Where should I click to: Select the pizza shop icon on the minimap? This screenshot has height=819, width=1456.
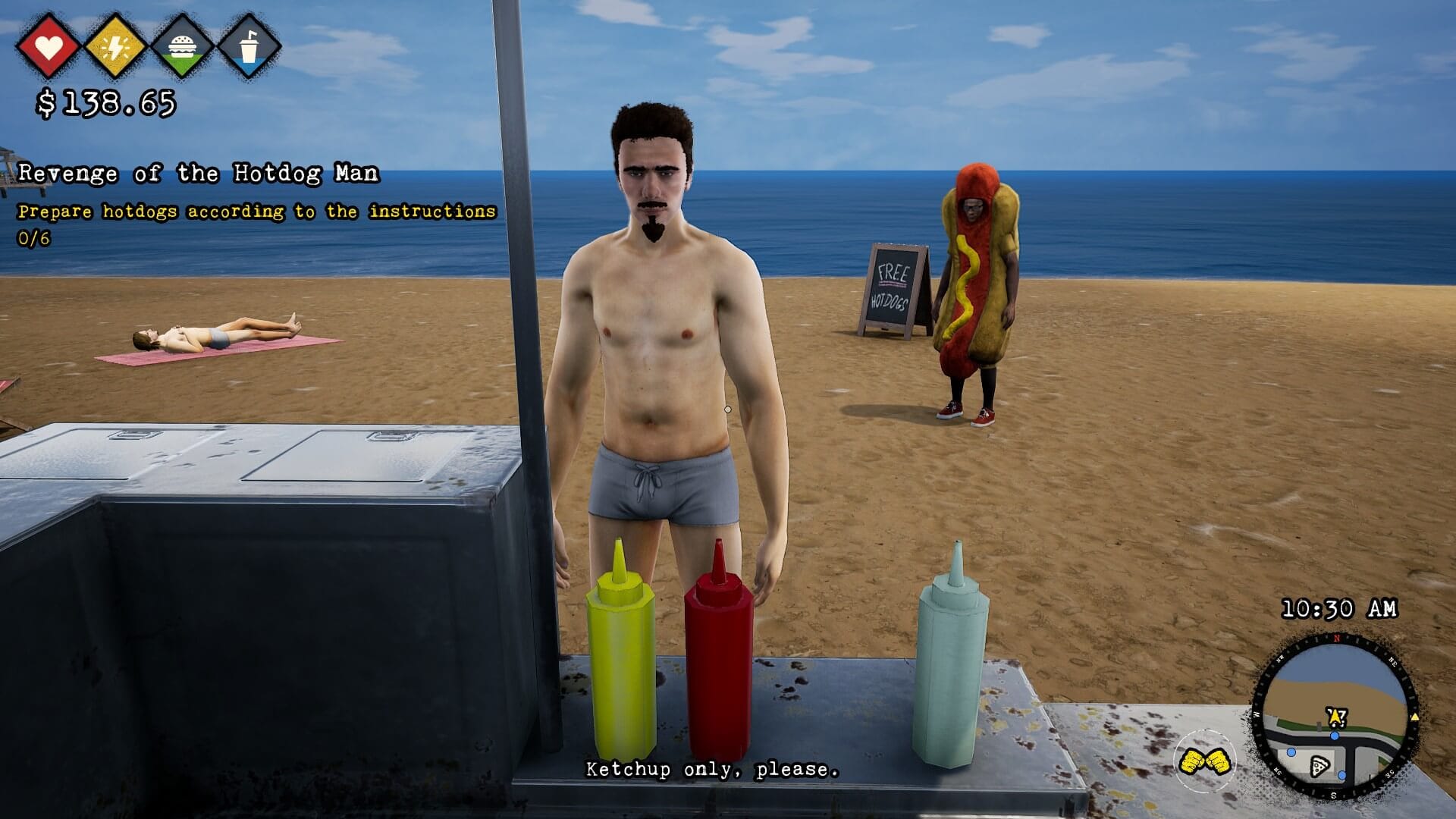(x=1319, y=767)
